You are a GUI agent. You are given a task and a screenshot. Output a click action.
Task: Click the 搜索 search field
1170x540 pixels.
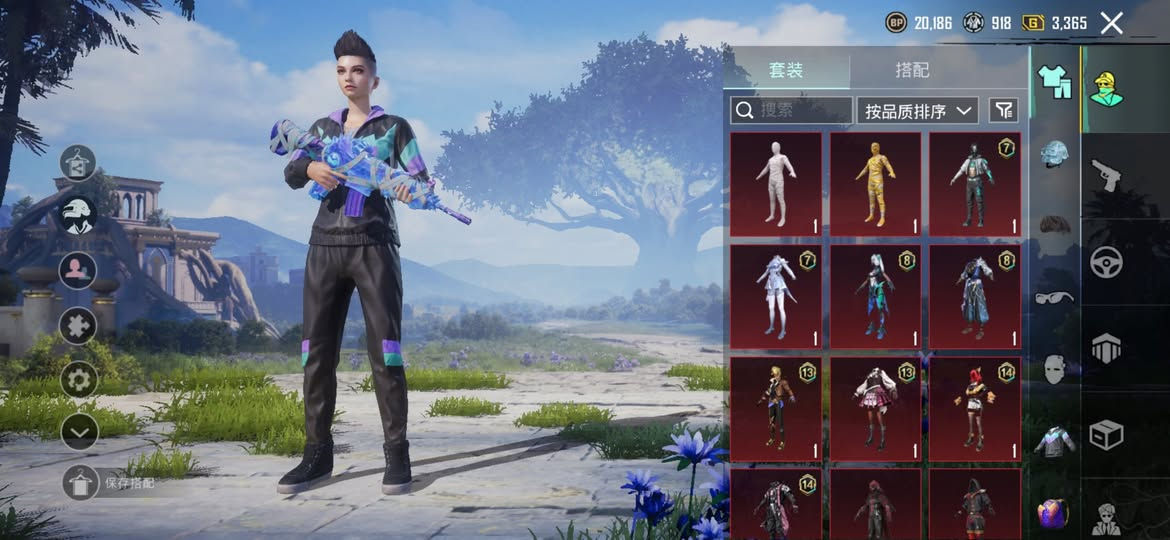click(x=791, y=110)
